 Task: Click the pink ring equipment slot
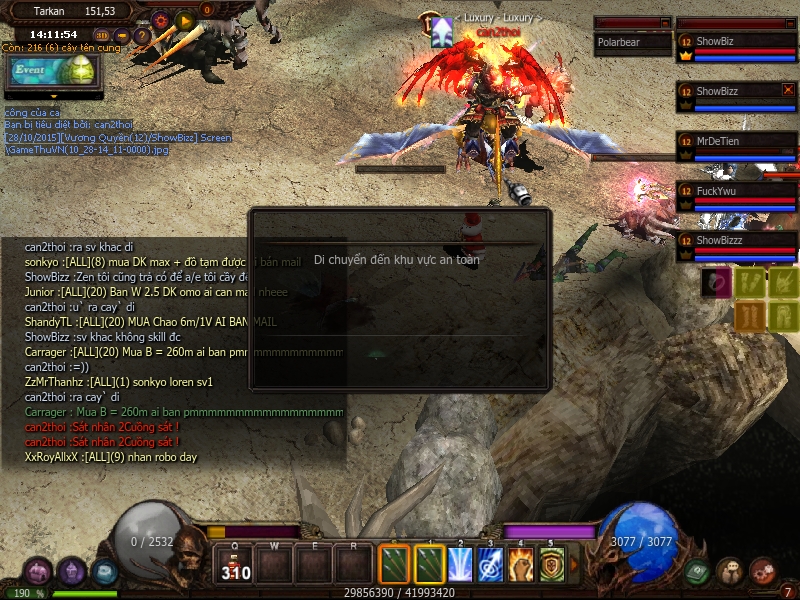[714, 281]
